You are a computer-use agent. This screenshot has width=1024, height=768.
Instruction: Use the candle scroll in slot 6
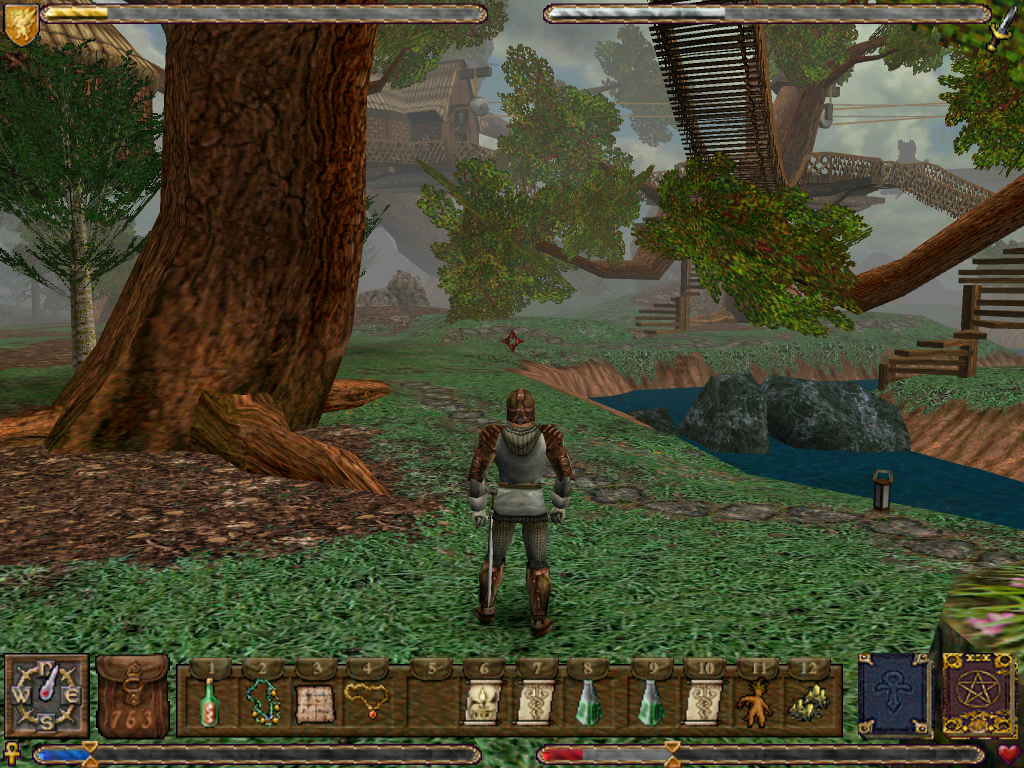click(482, 703)
